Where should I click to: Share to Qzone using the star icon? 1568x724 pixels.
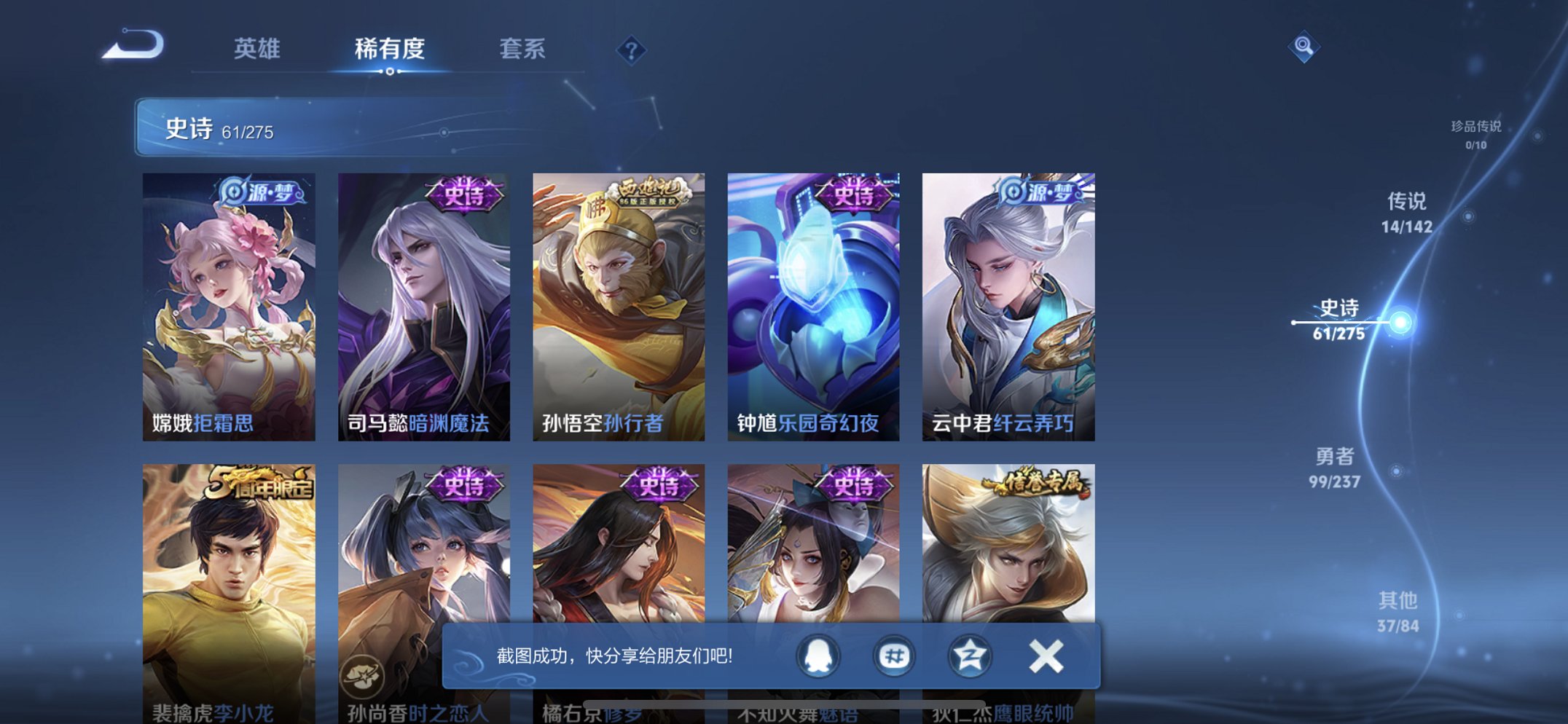pos(969,656)
